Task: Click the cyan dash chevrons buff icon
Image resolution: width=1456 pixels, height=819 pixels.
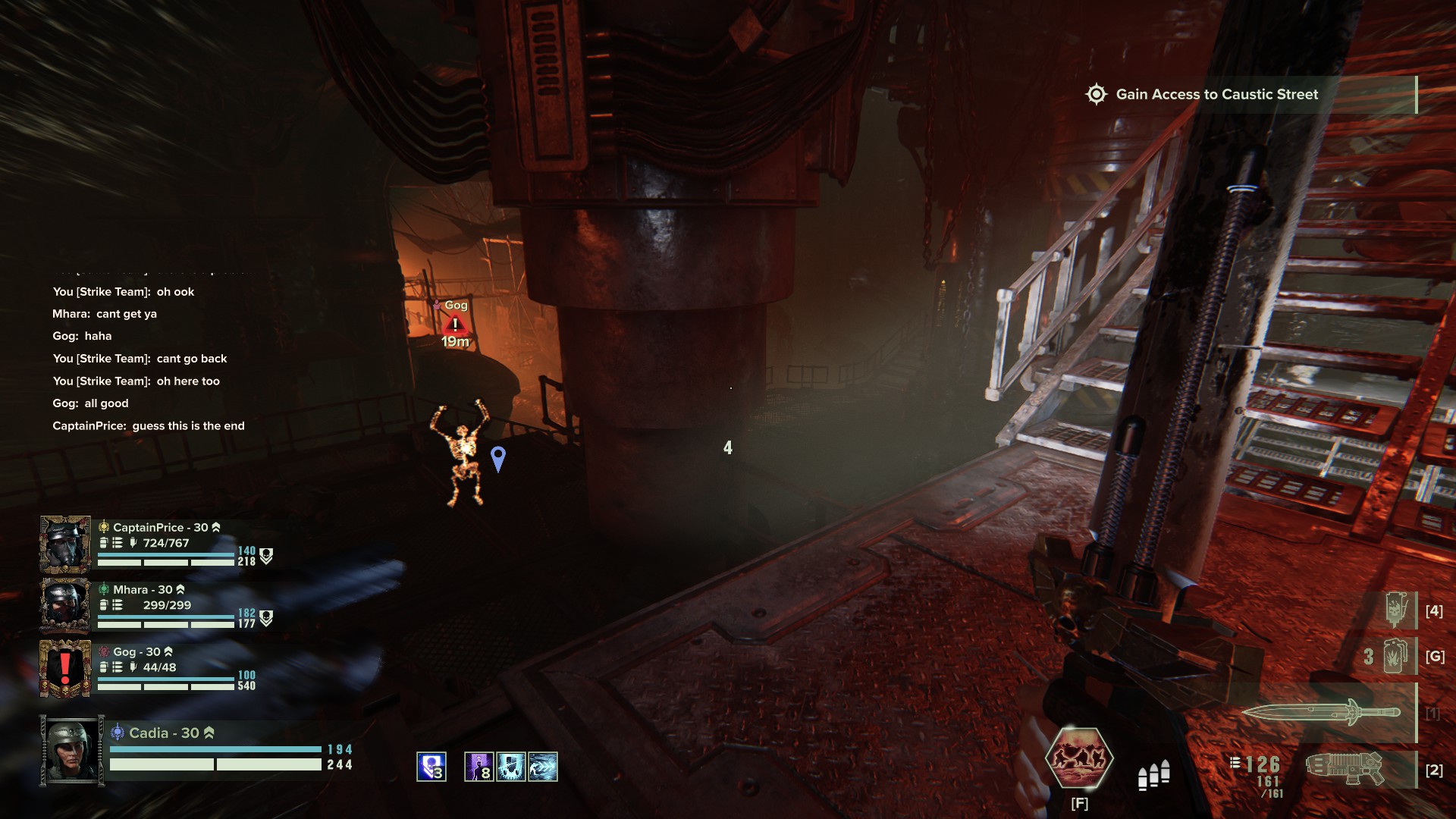Action: [543, 767]
